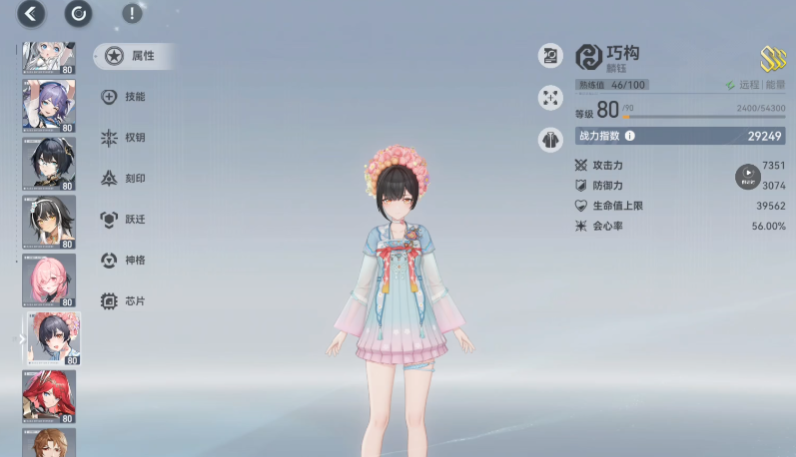Image resolution: width=796 pixels, height=457 pixels.
Task: Open the 属性 attributes tab
Action: click(x=133, y=56)
